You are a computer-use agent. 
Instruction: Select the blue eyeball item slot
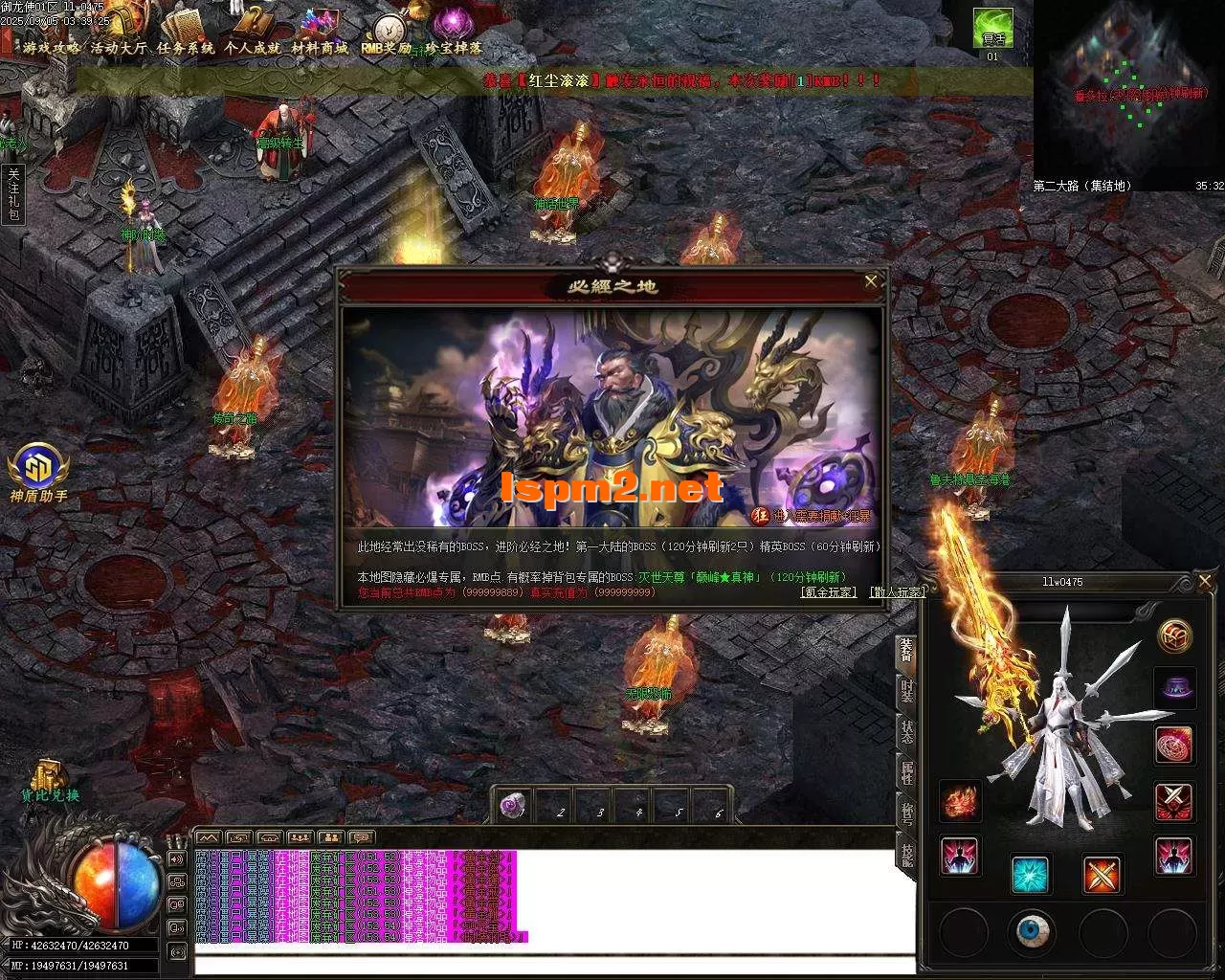[1033, 930]
